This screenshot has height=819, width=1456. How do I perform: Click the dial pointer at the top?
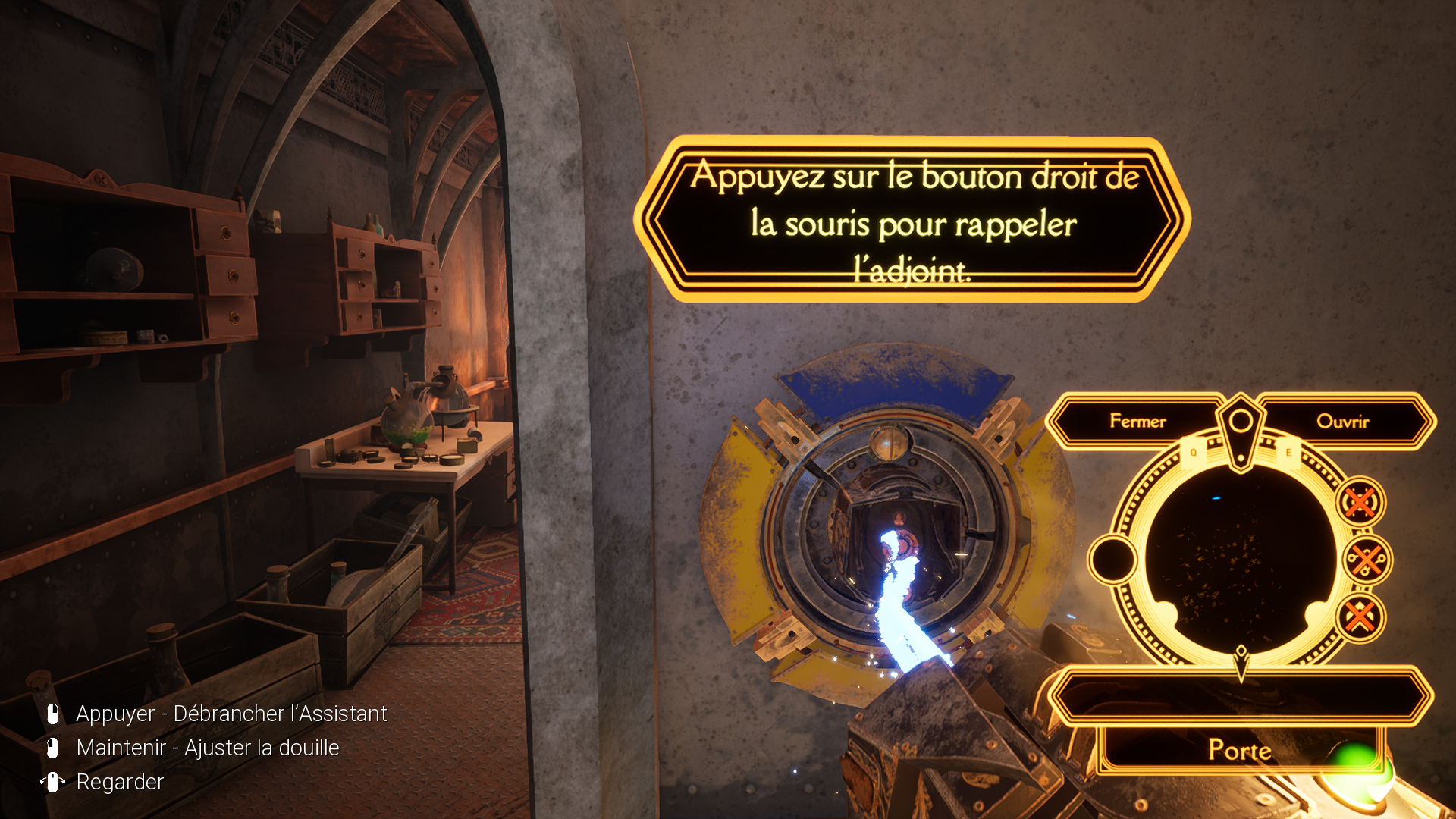point(1241,426)
